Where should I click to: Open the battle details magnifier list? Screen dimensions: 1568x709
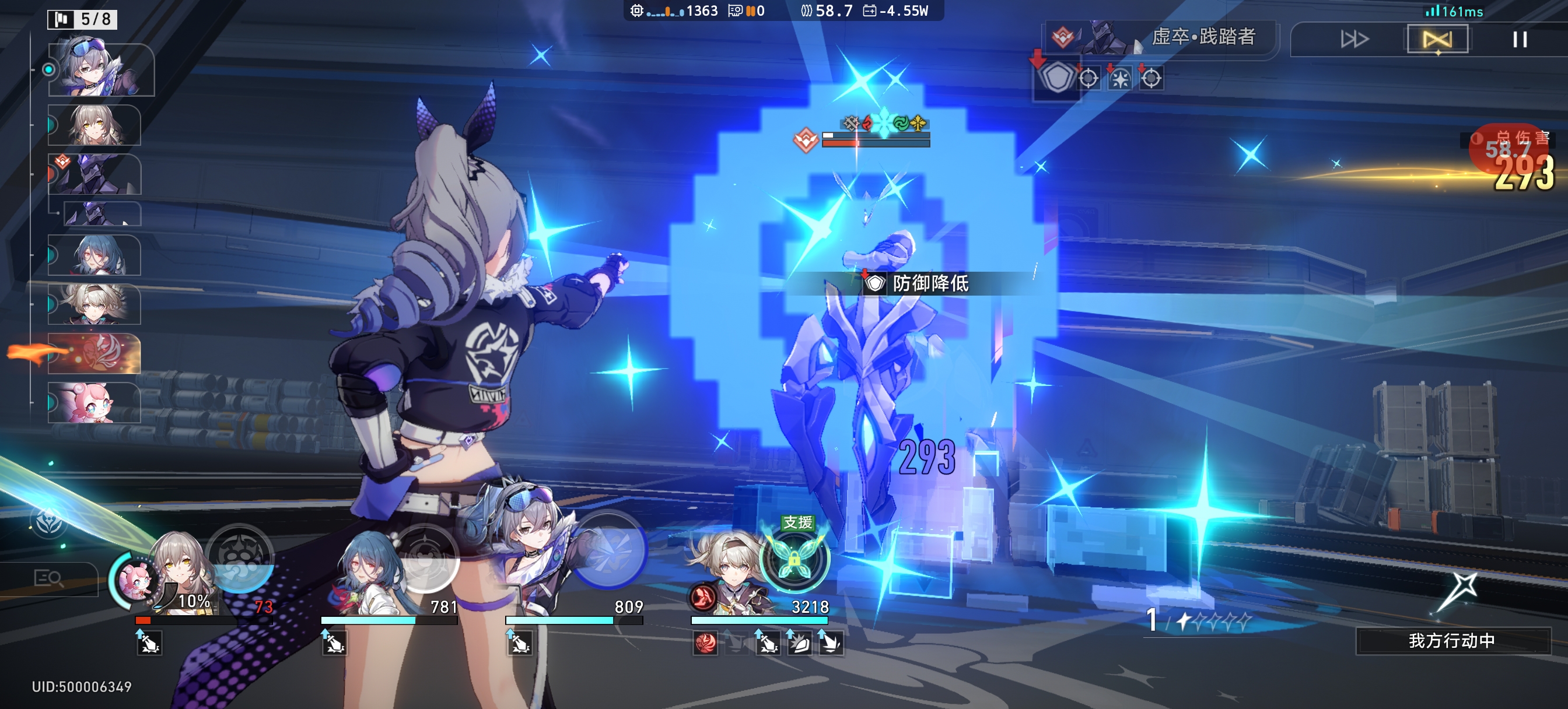click(48, 577)
